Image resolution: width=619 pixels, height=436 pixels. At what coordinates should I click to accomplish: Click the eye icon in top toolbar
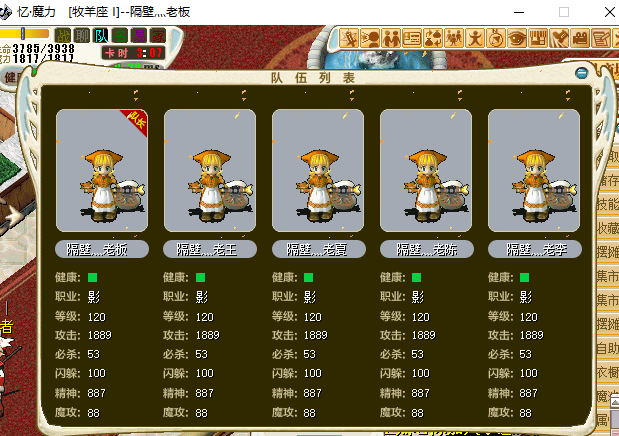[x=517, y=38]
